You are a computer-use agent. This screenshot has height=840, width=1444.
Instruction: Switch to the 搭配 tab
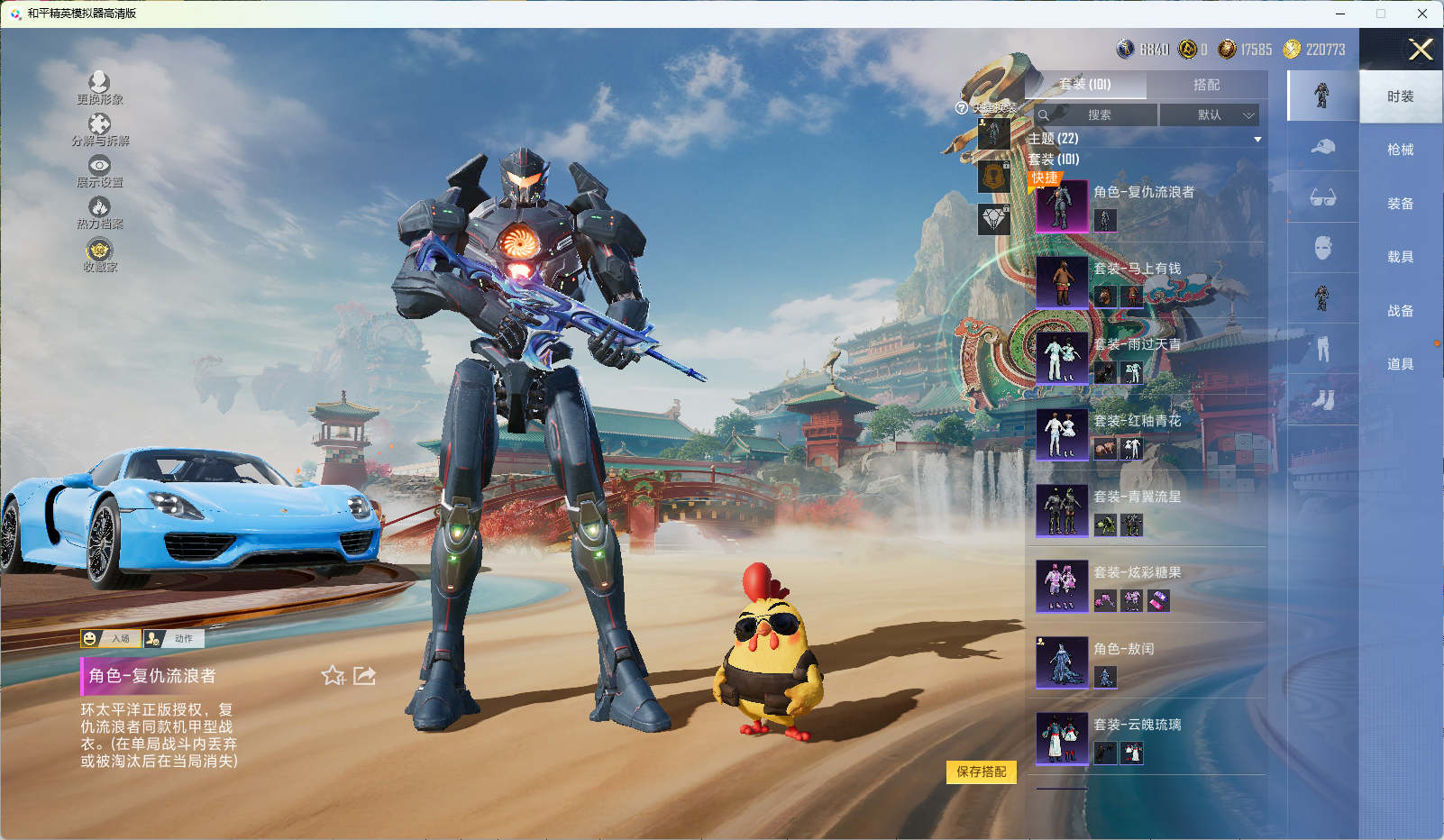click(x=1206, y=85)
